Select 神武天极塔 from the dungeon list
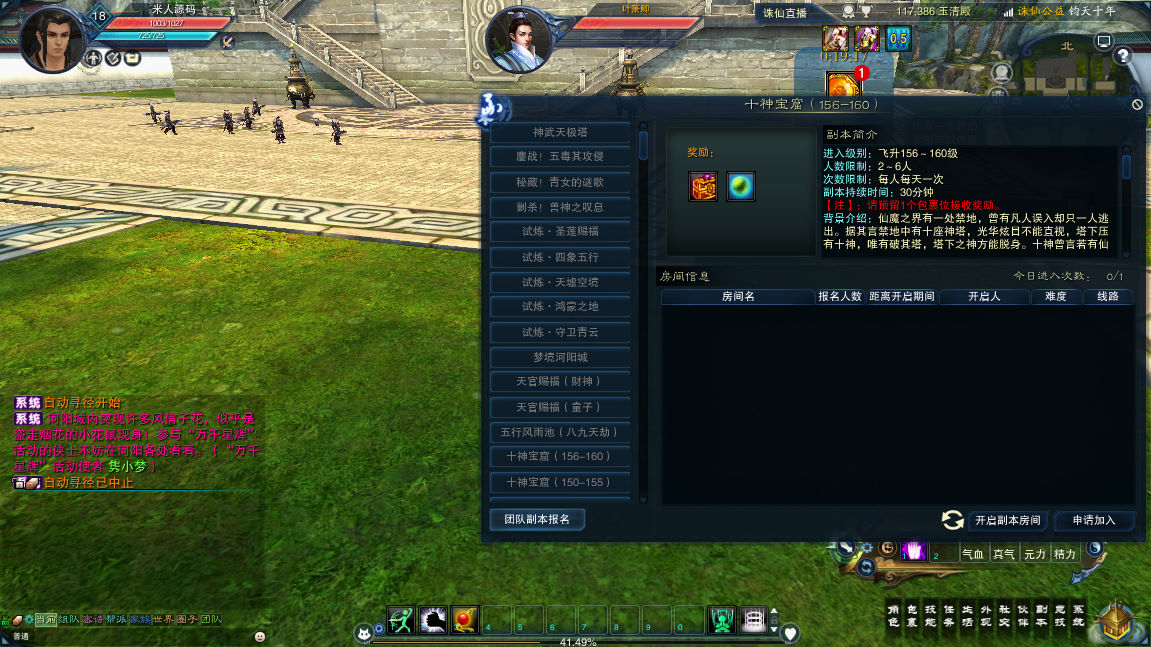 [x=560, y=132]
